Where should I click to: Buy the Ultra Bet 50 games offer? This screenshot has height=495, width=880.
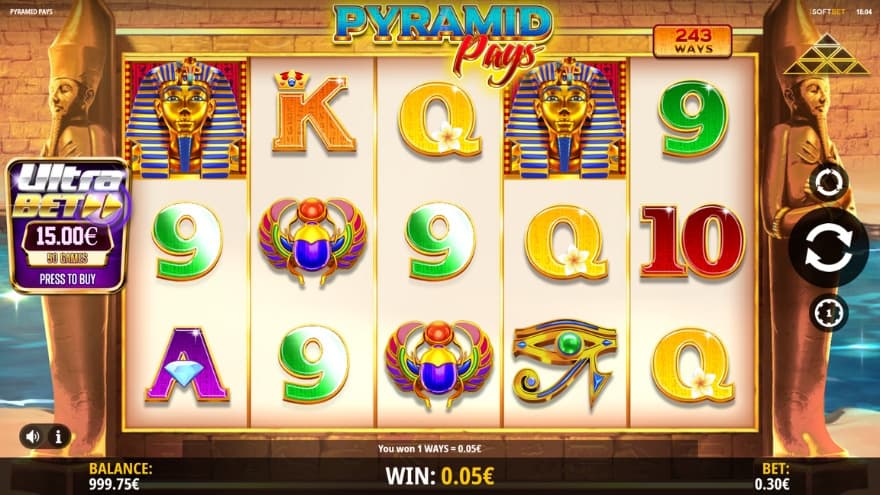click(68, 226)
